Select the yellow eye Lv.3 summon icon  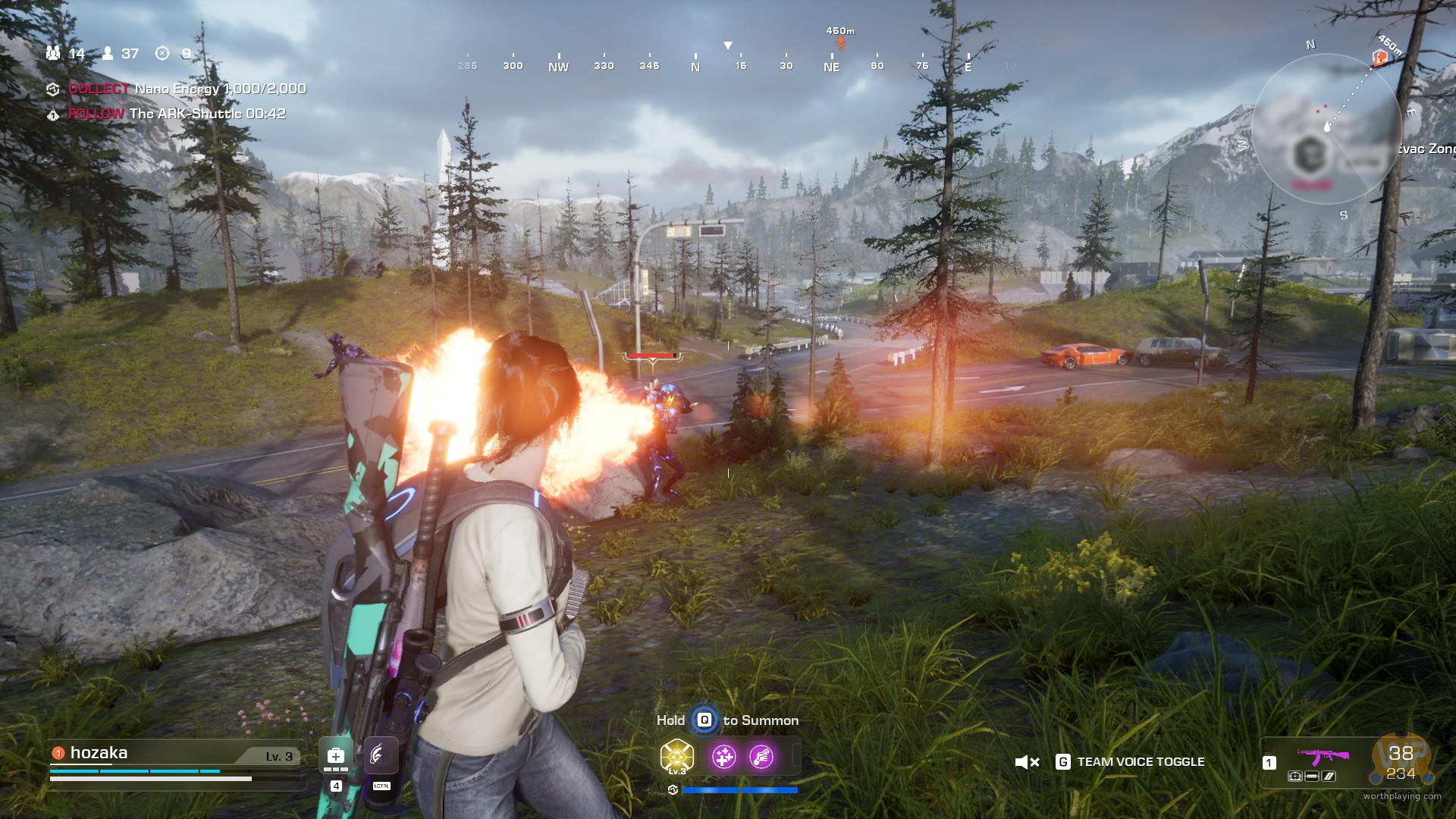pyautogui.click(x=676, y=757)
